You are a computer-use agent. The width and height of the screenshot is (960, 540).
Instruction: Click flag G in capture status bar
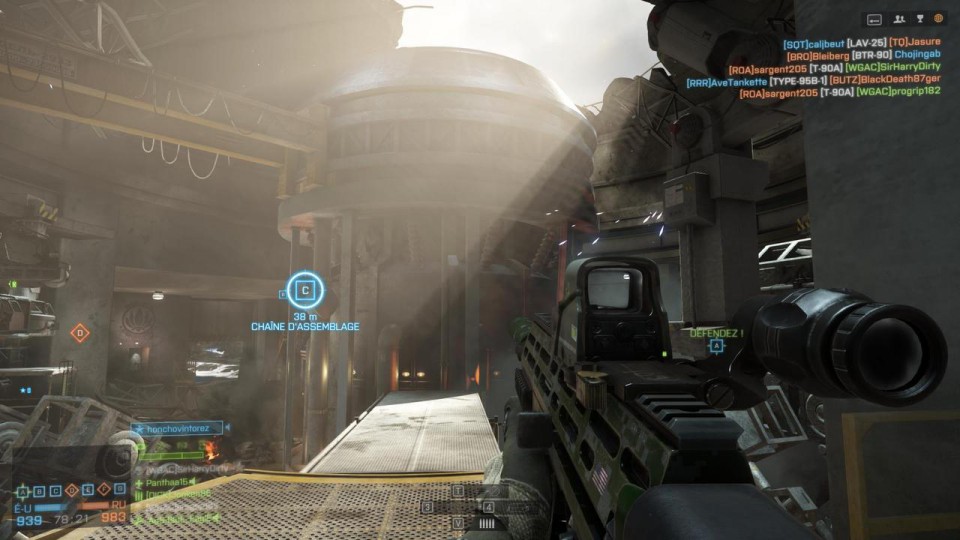(x=118, y=491)
